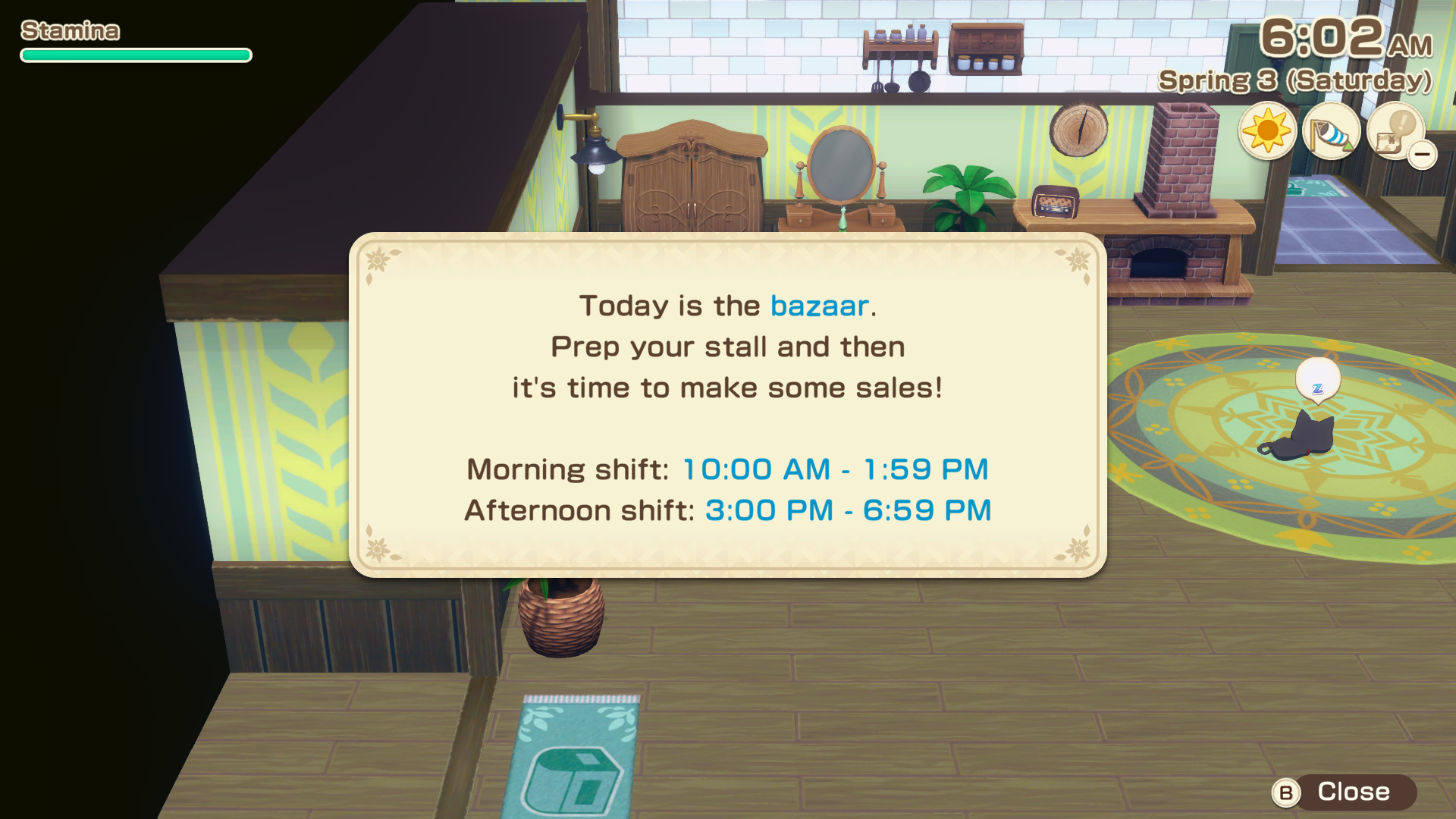
Task: Click the green stamina bar
Action: (135, 55)
